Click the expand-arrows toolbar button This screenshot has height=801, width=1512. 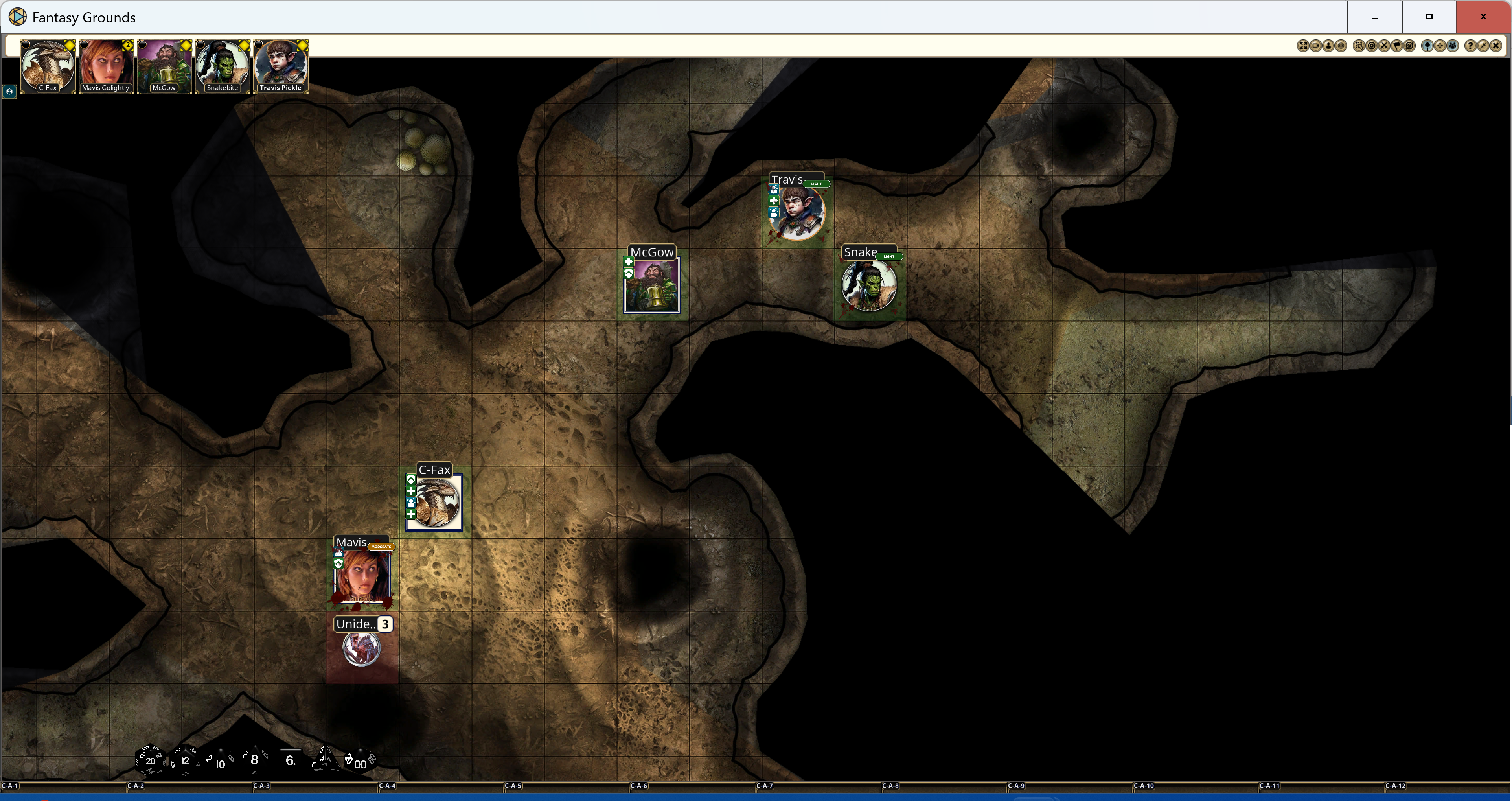pos(1302,46)
